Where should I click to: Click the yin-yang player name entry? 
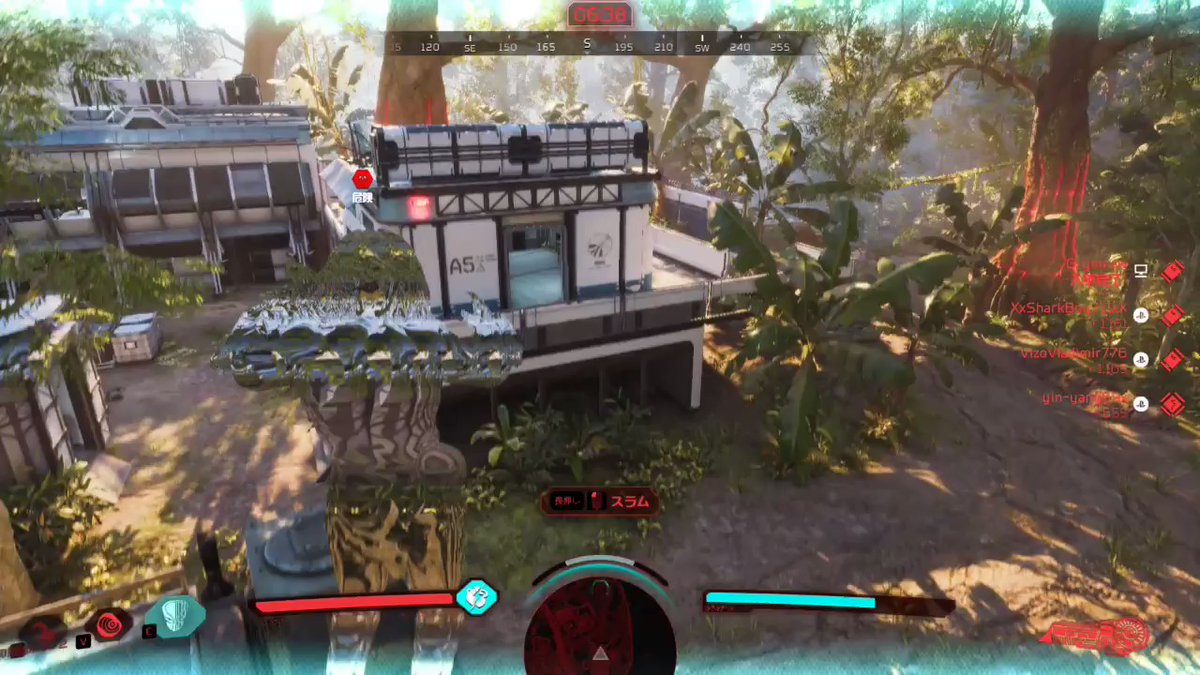[x=1086, y=402]
